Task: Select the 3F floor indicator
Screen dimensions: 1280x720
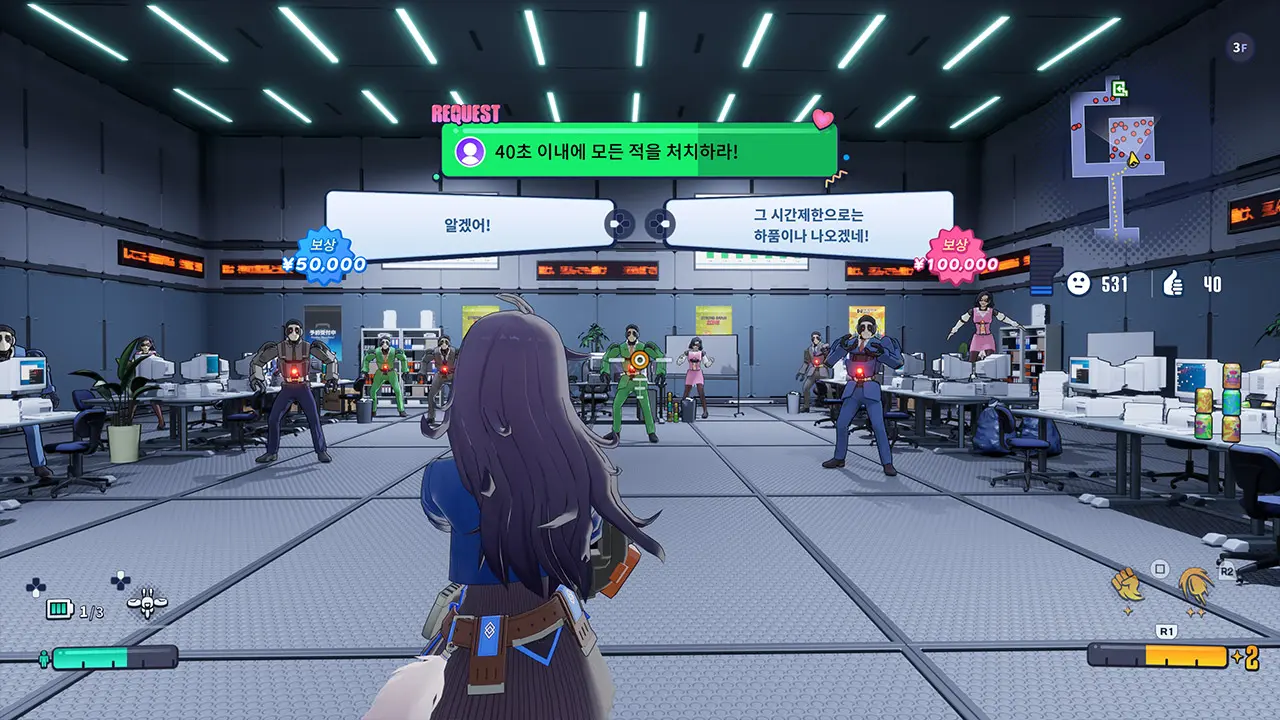Action: (1240, 47)
